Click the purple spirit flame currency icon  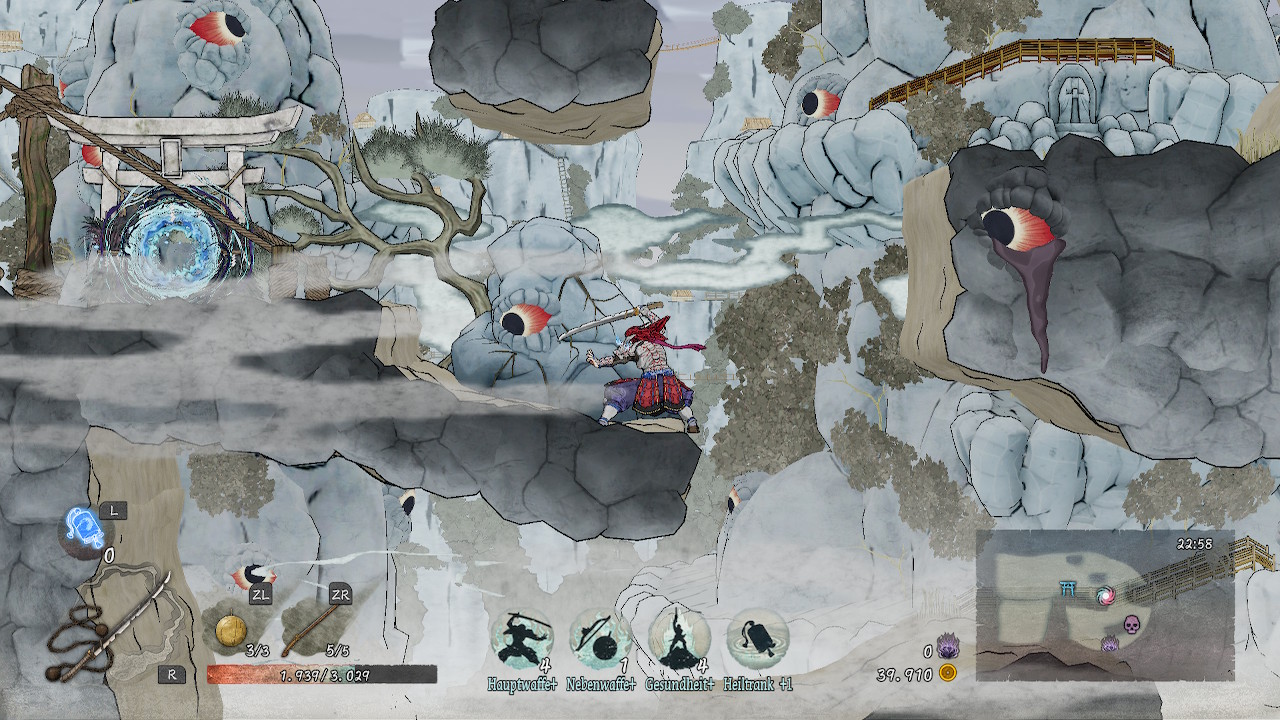tap(948, 648)
